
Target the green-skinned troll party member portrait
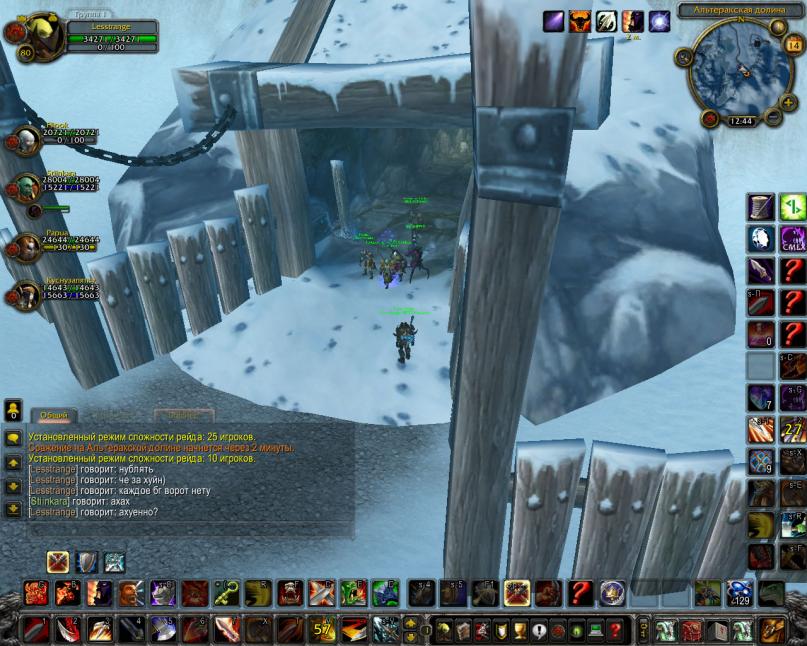click(26, 189)
